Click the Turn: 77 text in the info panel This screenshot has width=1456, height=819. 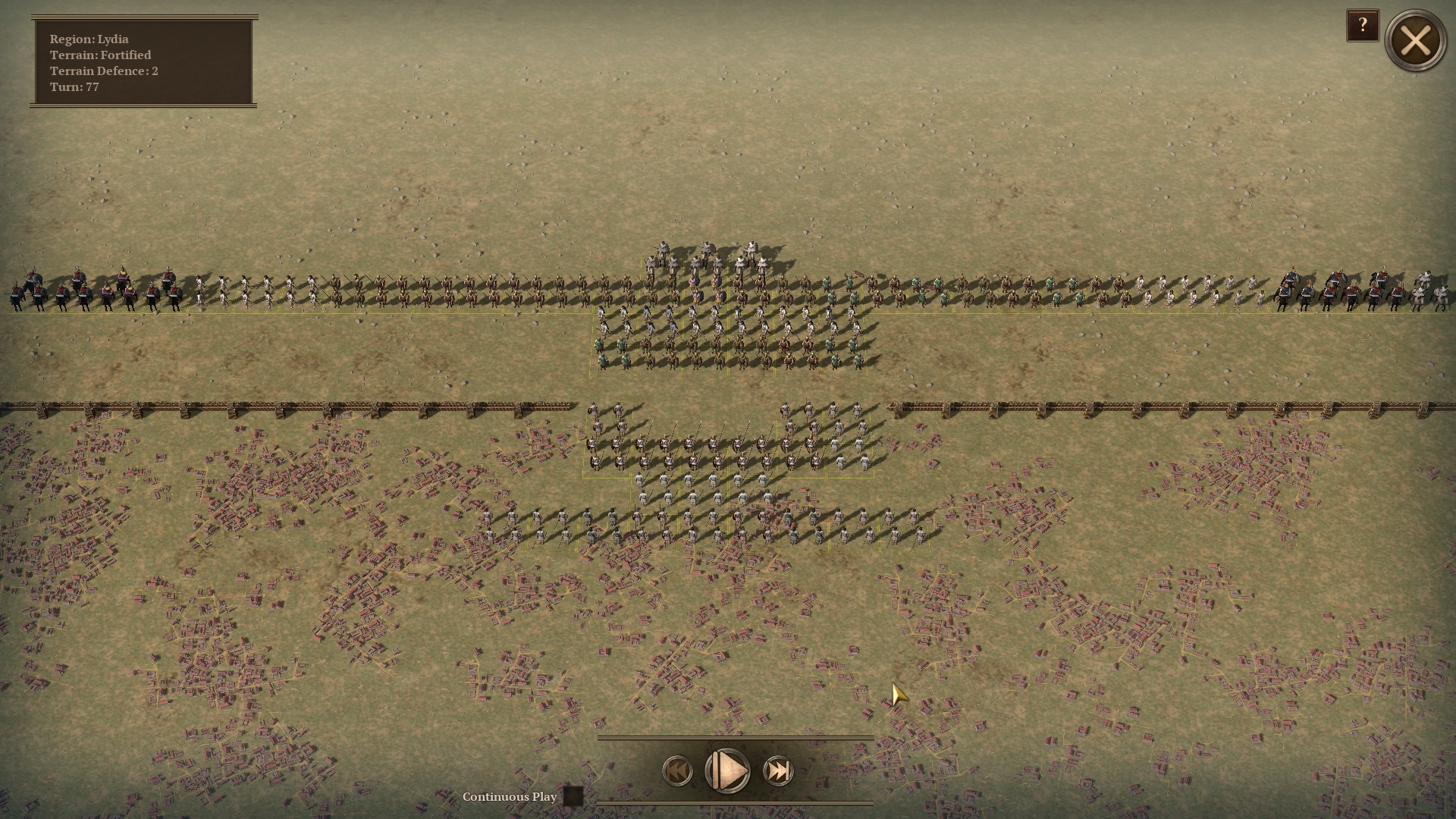[x=76, y=88]
